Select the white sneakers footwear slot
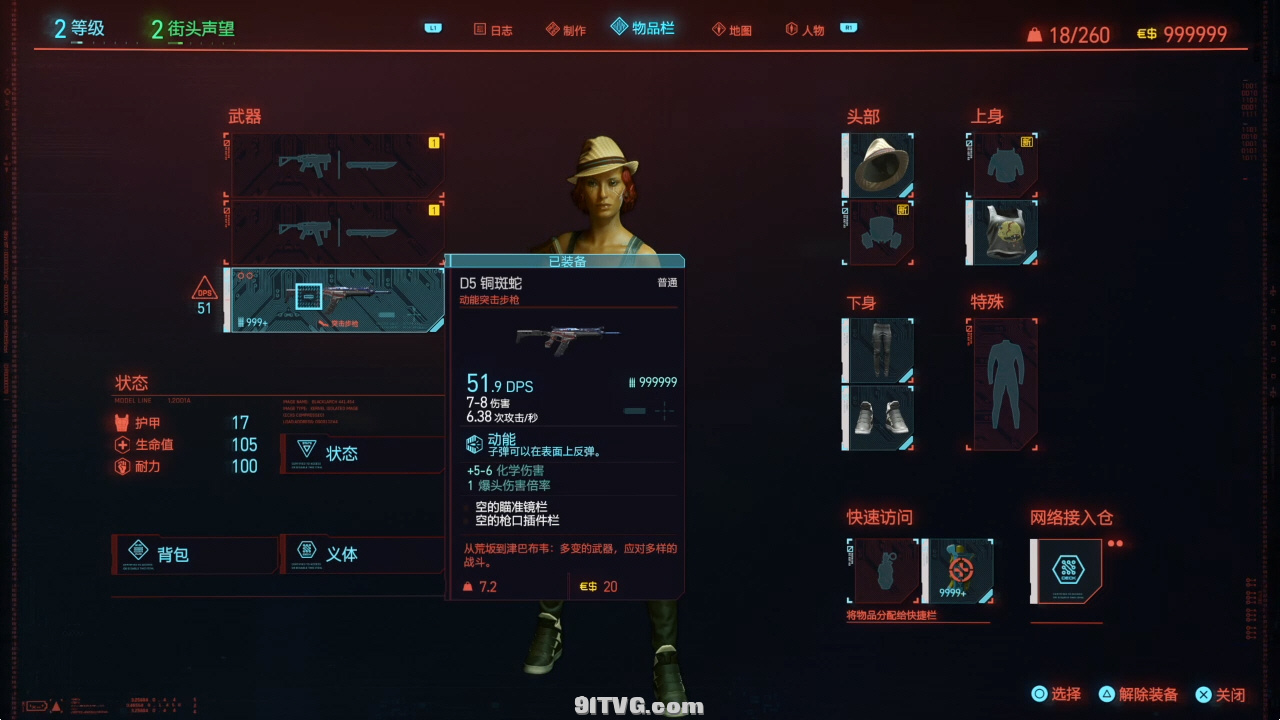Viewport: 1280px width, 720px height. coord(879,417)
